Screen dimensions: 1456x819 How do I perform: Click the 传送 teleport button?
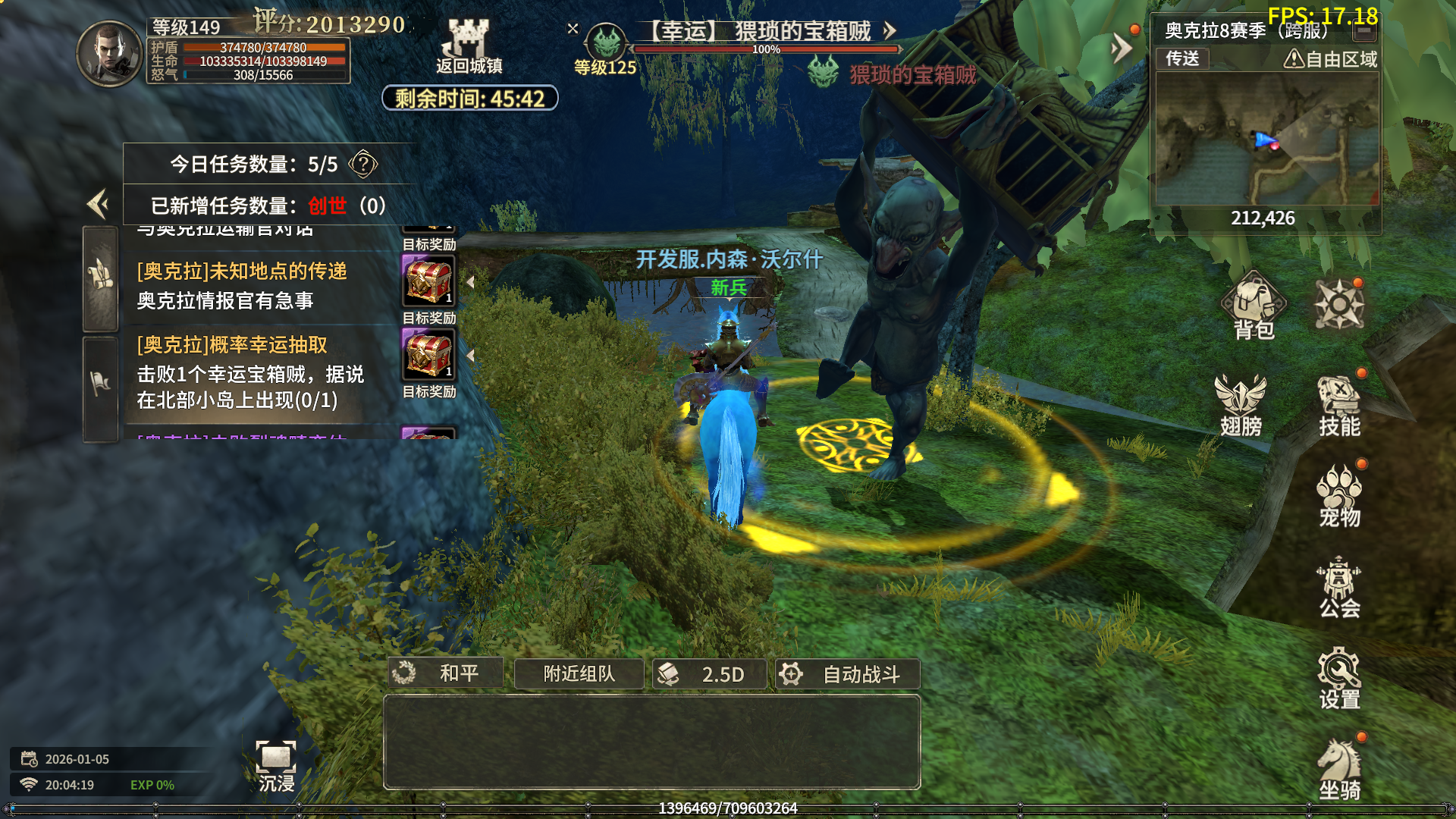1182,58
